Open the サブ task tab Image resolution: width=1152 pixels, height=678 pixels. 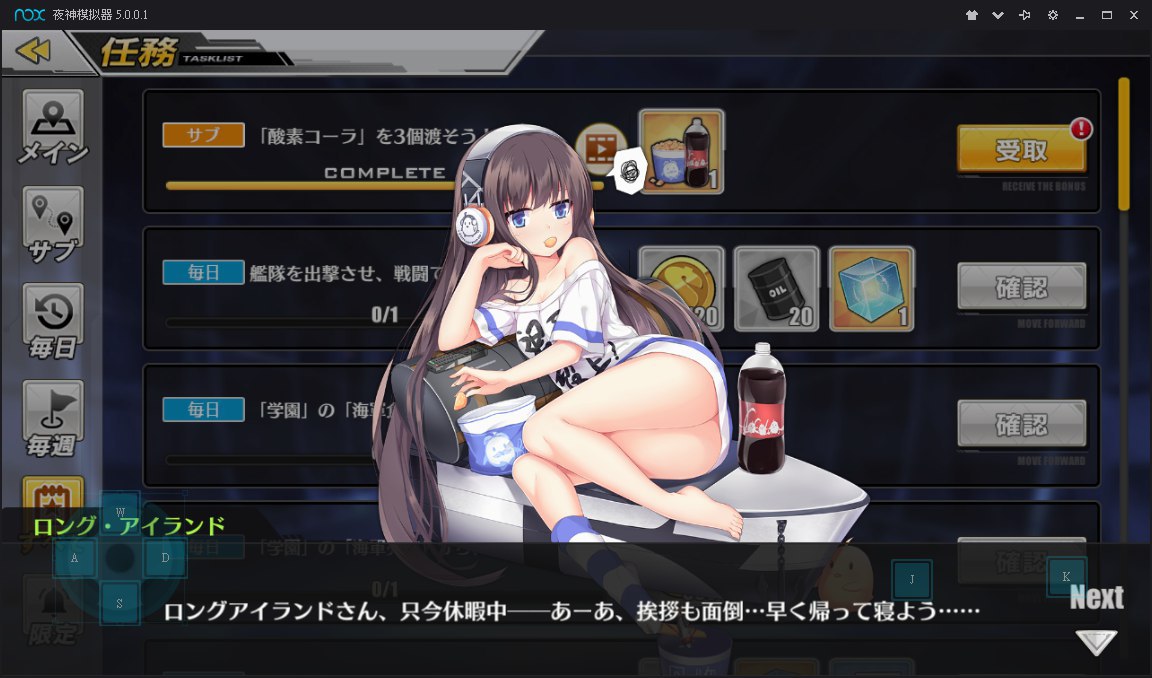(x=53, y=225)
